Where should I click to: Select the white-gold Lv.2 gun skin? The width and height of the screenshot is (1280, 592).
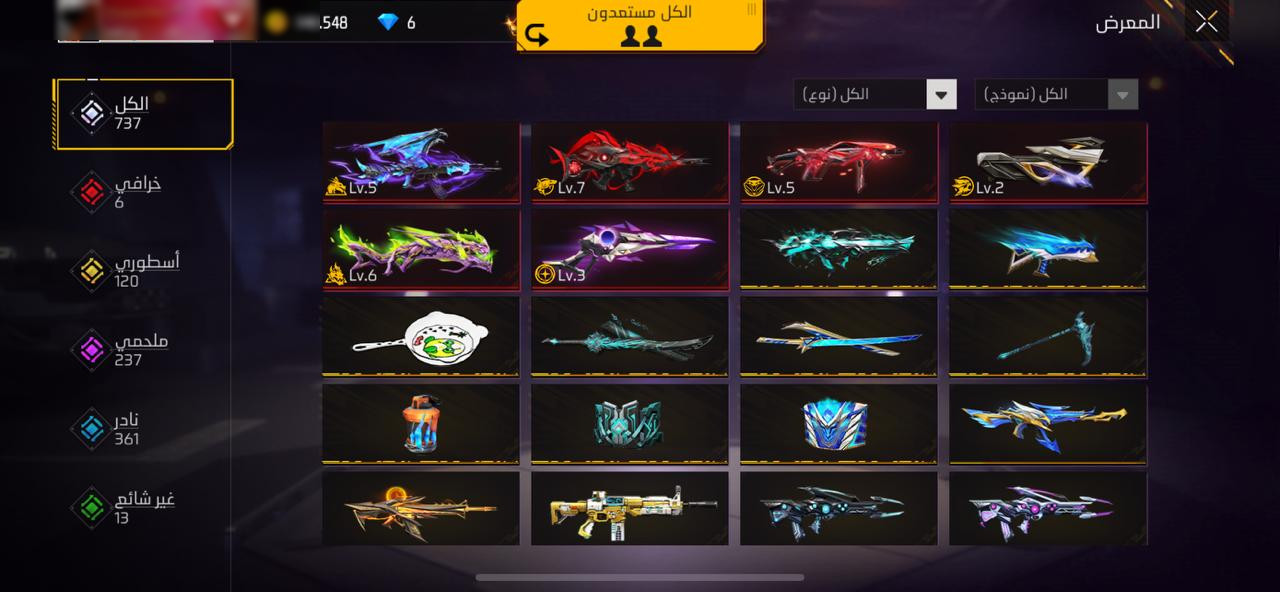tap(1048, 161)
